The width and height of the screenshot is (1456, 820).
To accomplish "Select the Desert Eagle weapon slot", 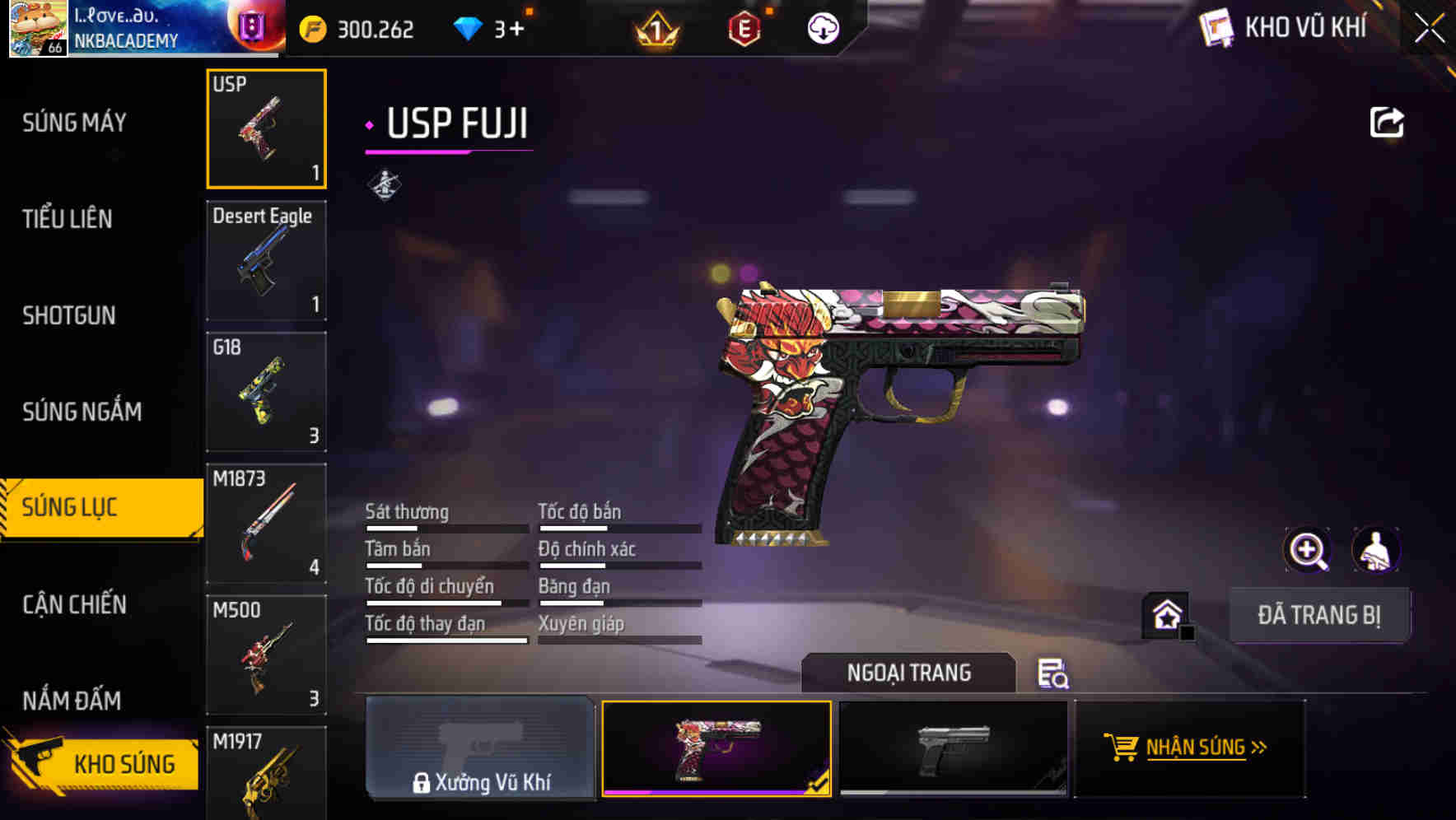I will [266, 260].
